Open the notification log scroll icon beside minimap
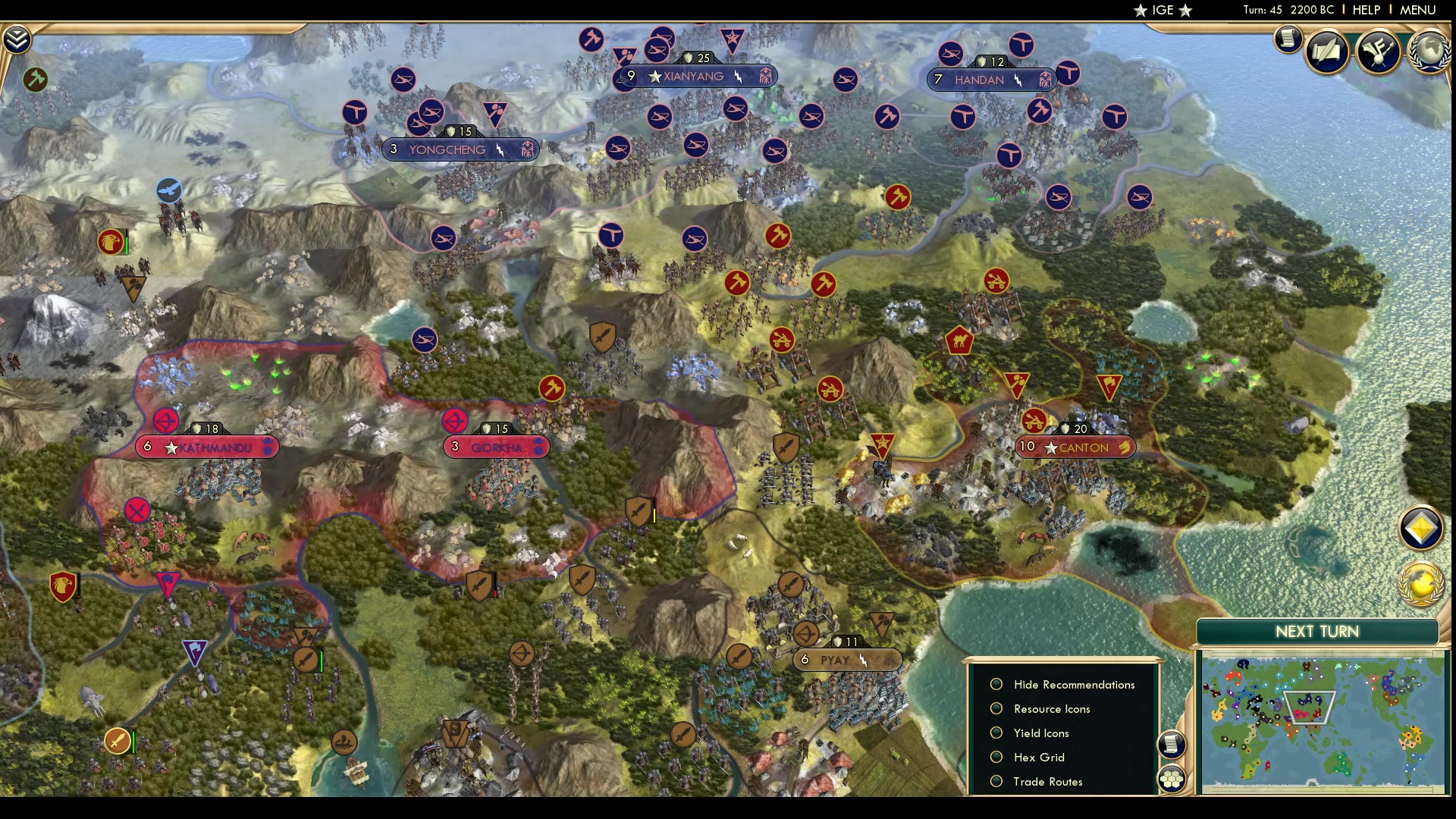The height and width of the screenshot is (819, 1456). click(x=1173, y=745)
